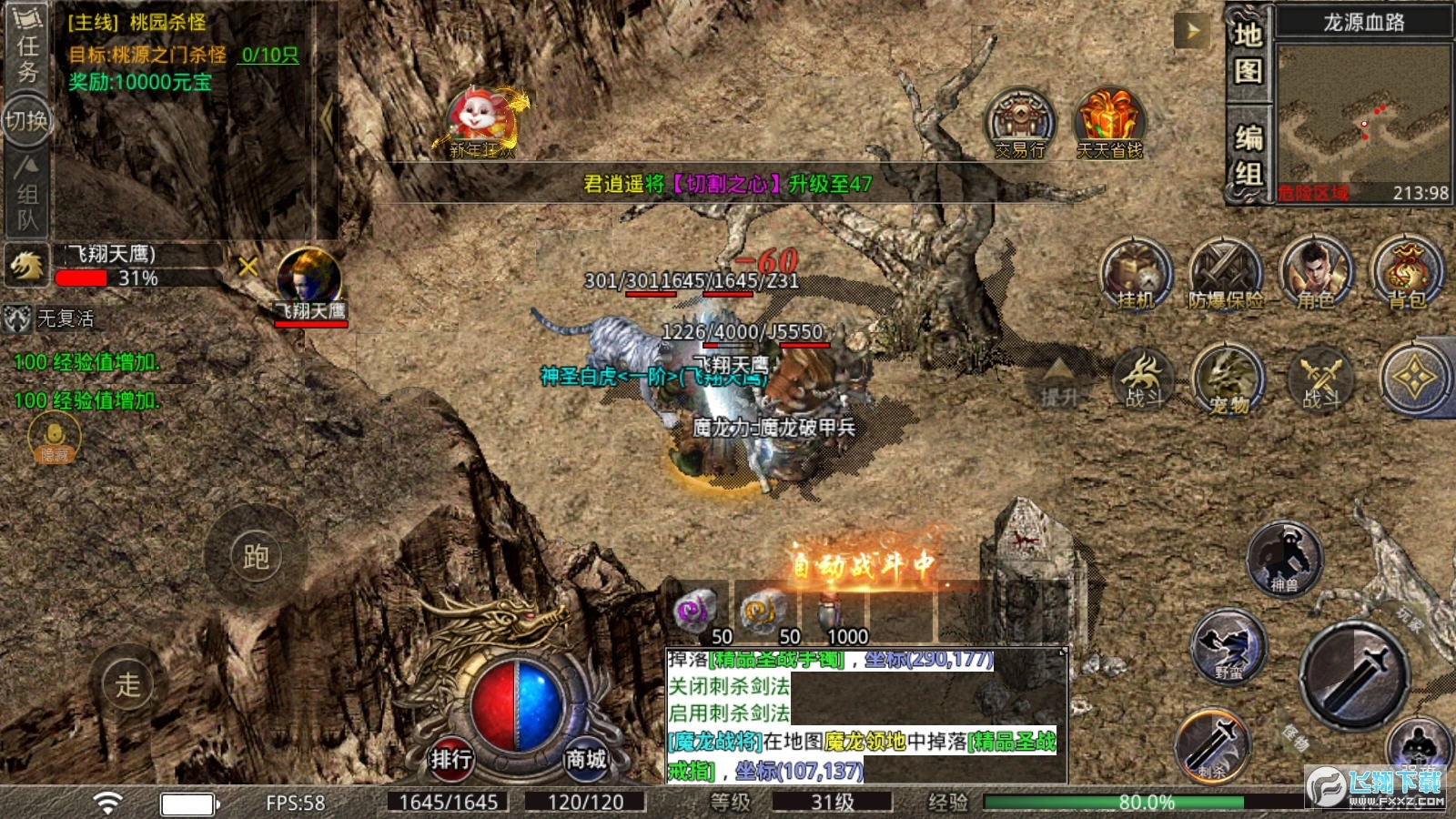The height and width of the screenshot is (819, 1456).
Task: Select the 任务 quest tab
Action: point(27,55)
